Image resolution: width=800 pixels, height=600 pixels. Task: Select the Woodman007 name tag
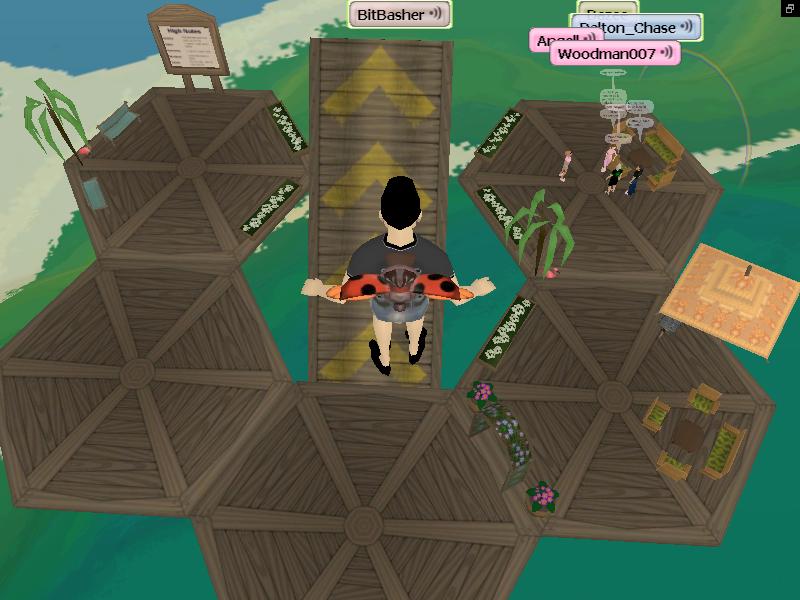pos(614,53)
